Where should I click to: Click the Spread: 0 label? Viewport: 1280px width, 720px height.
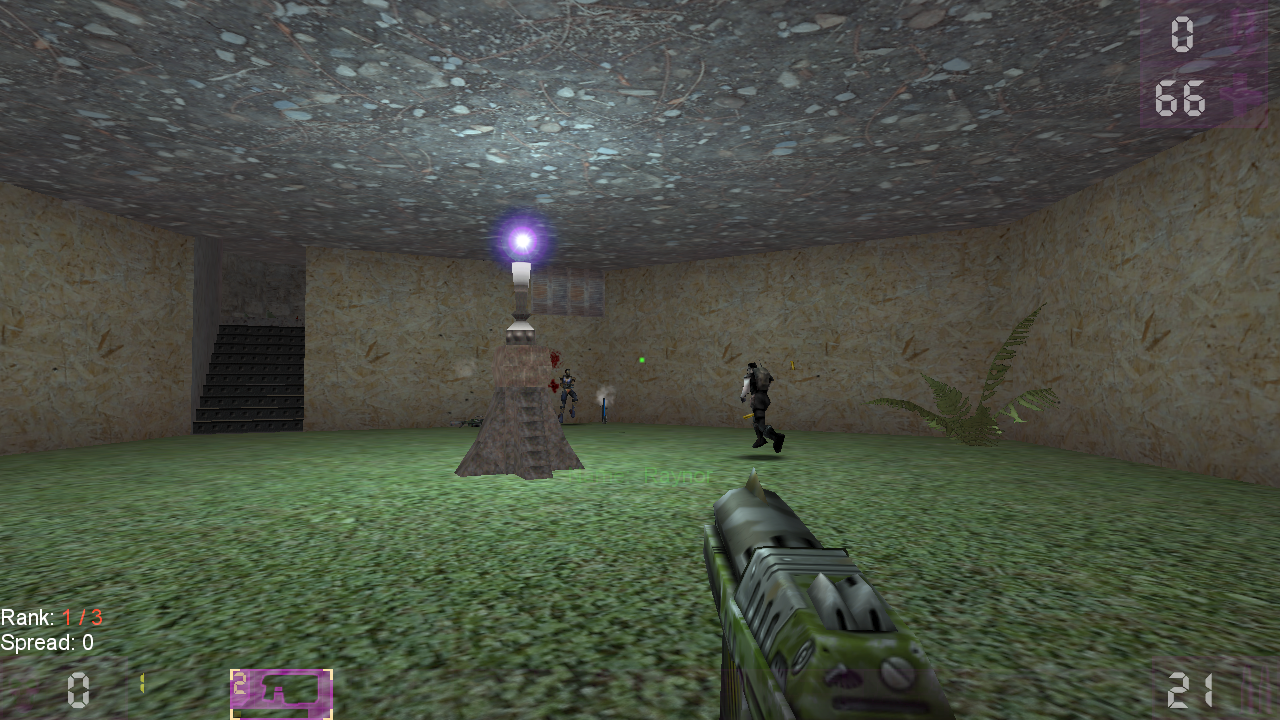coord(48,644)
